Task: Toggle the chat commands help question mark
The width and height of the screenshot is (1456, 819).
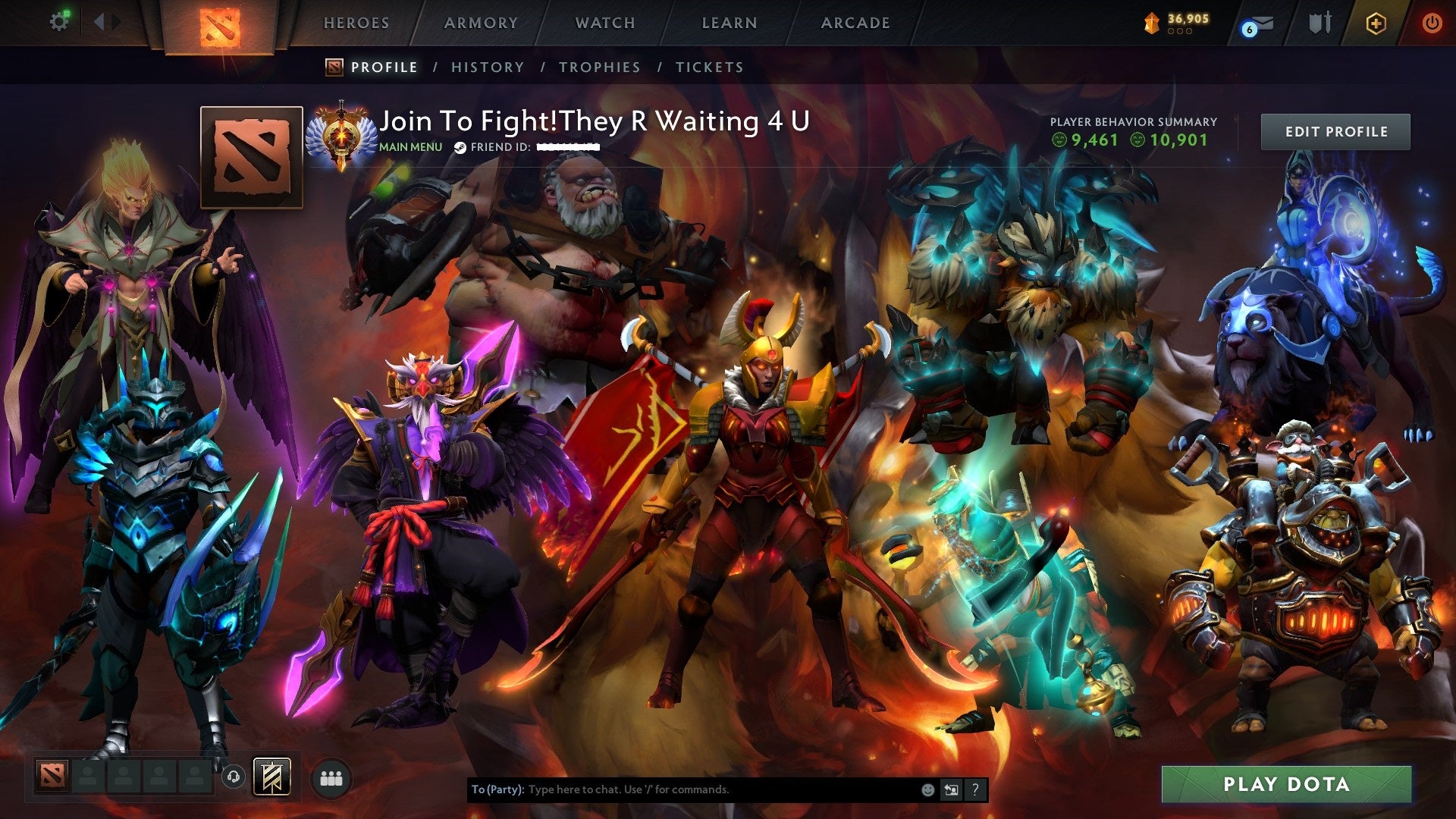Action: tap(975, 789)
